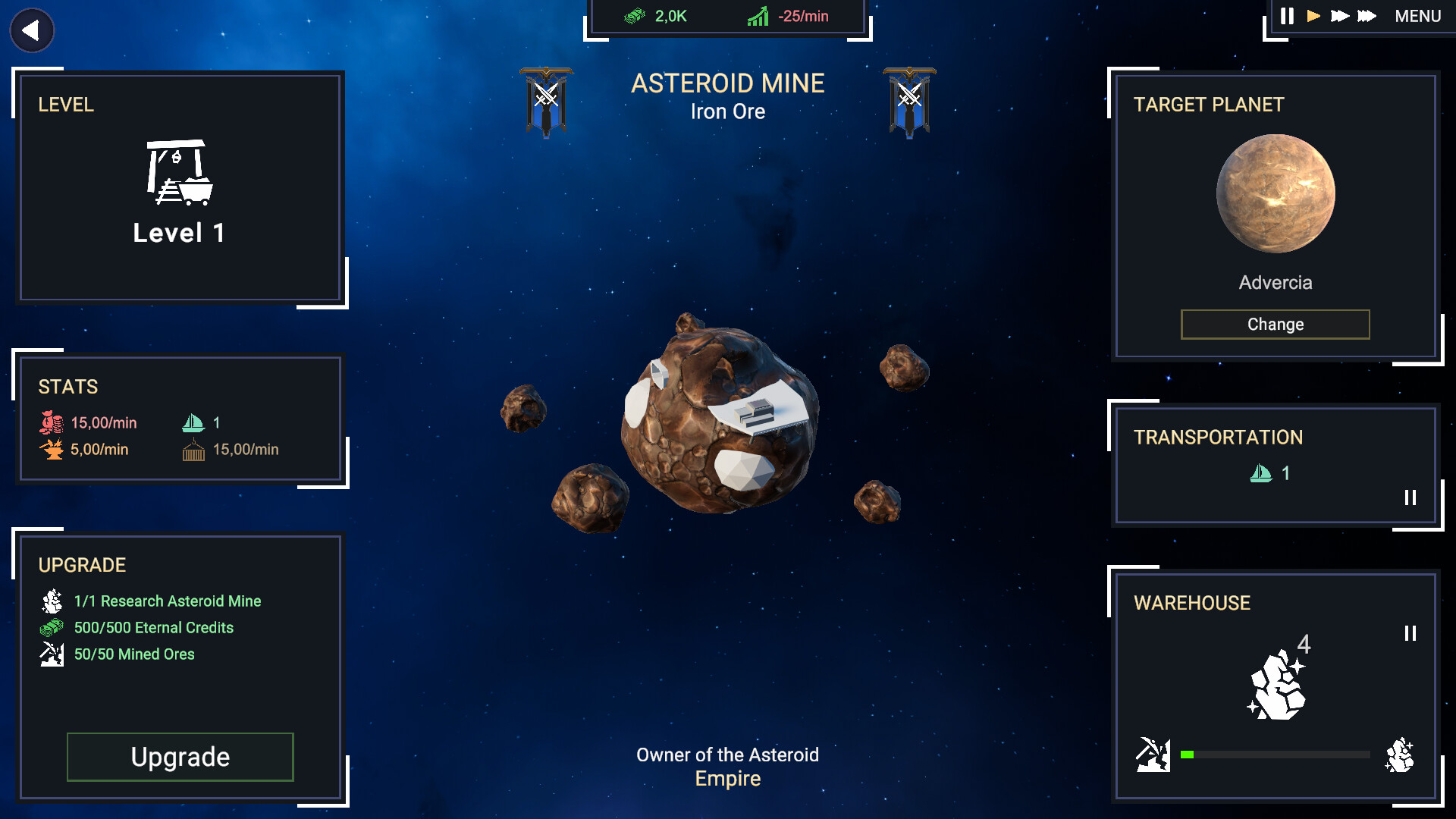Viewport: 1456px width, 819px height.
Task: Click the back arrow to exit
Action: (31, 30)
